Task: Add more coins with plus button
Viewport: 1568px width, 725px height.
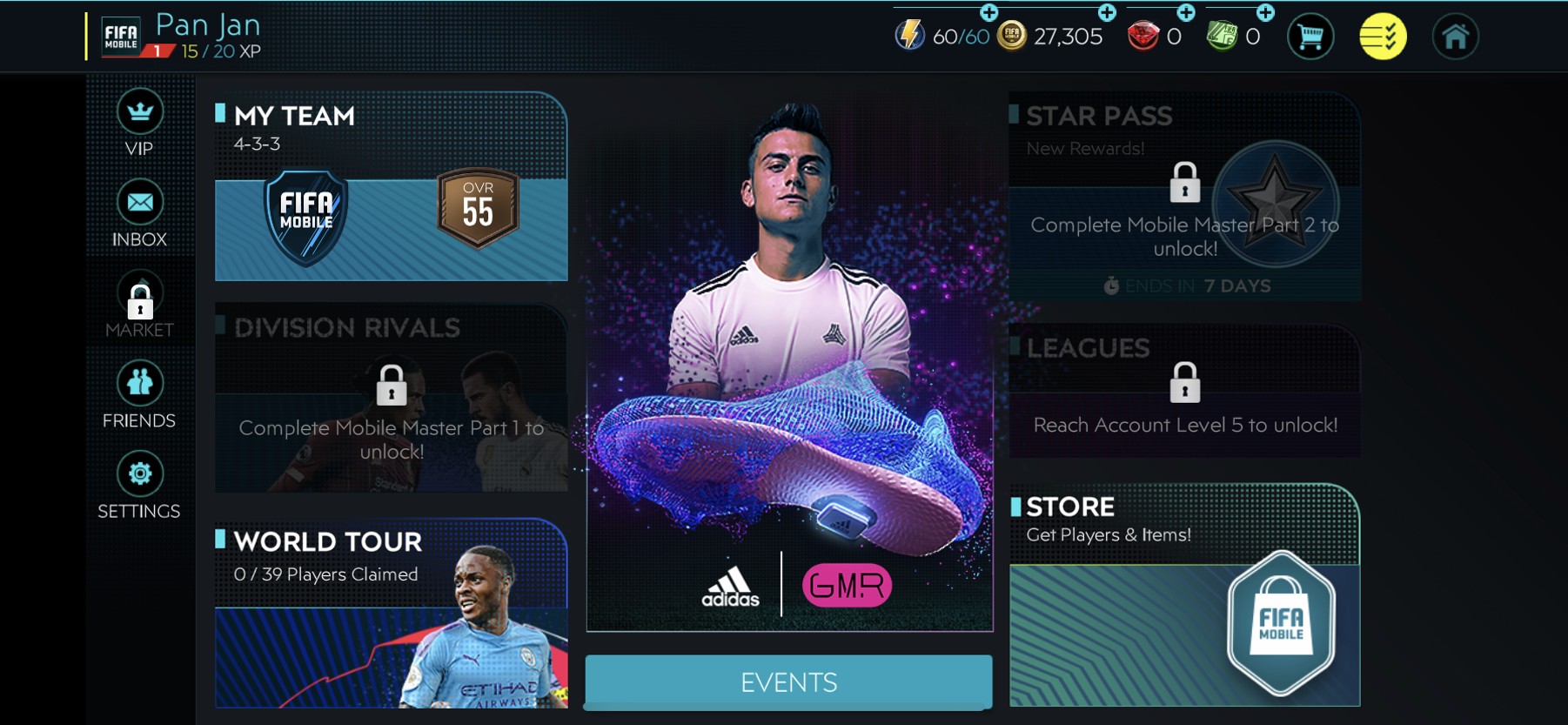Action: click(1107, 13)
